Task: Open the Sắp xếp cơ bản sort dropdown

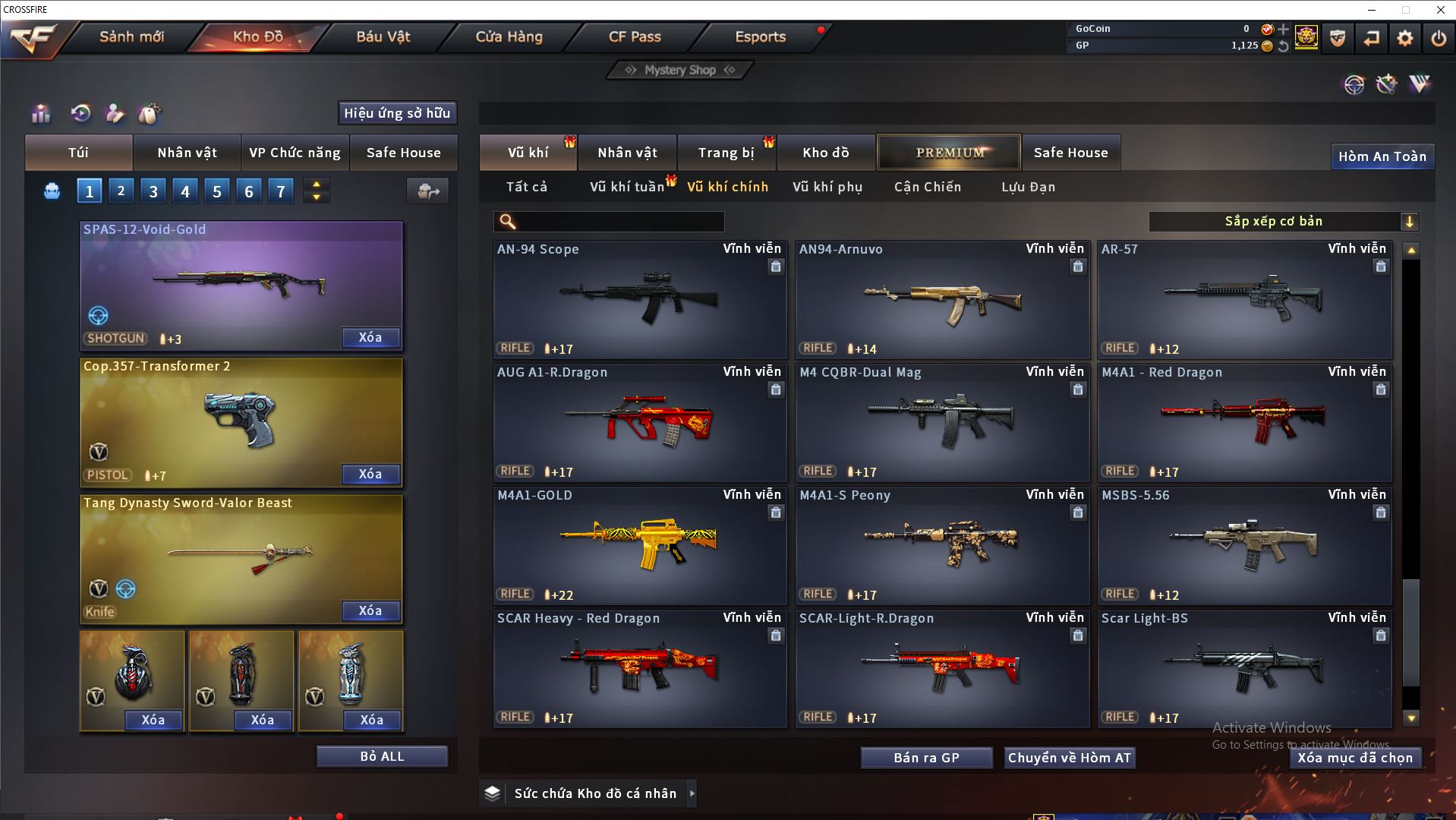Action: 1283,222
